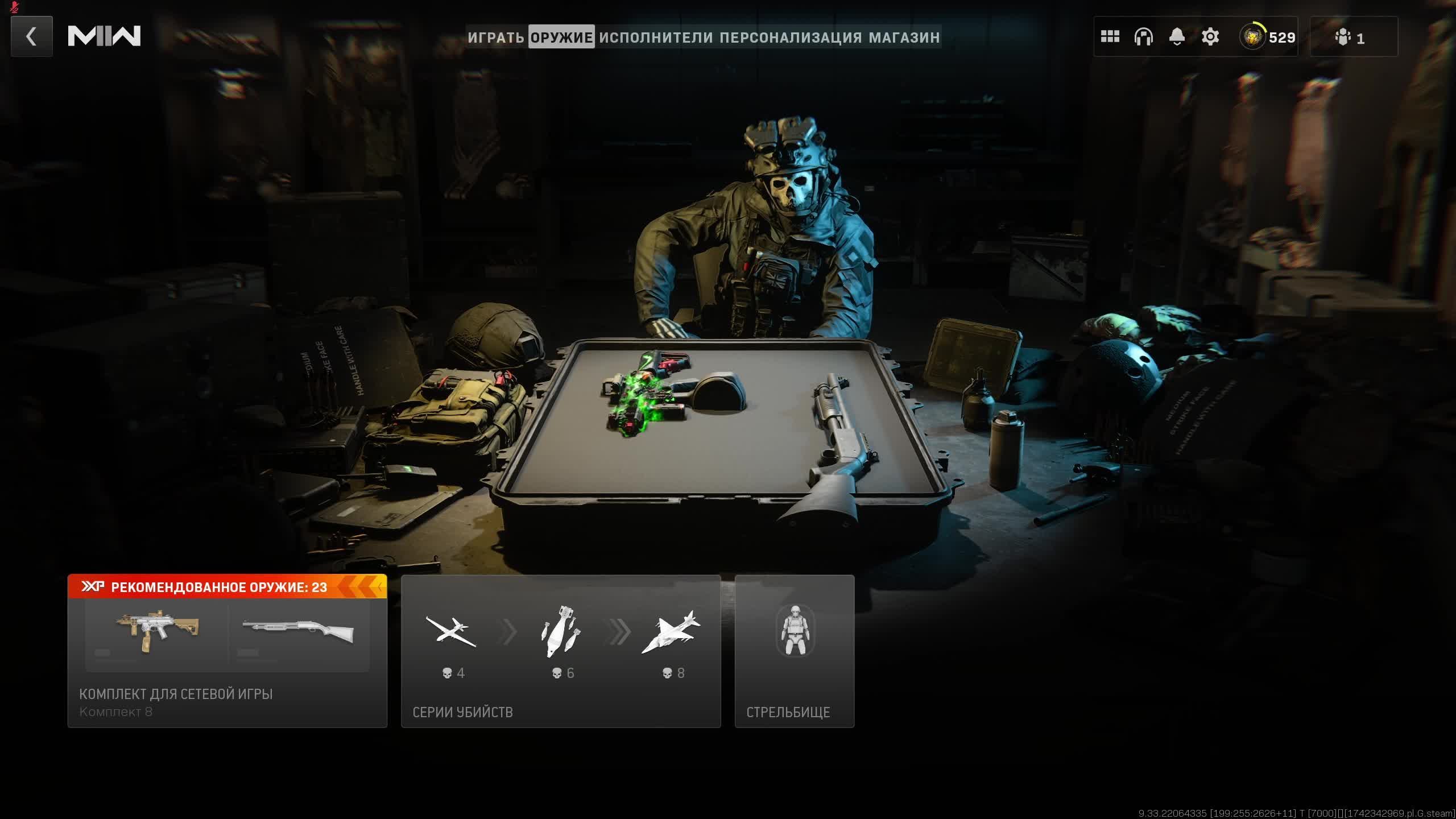1456x819 pixels.
Task: Switch to the ПЕРСОНАЛИЗАЦИЯ tab
Action: 791,38
